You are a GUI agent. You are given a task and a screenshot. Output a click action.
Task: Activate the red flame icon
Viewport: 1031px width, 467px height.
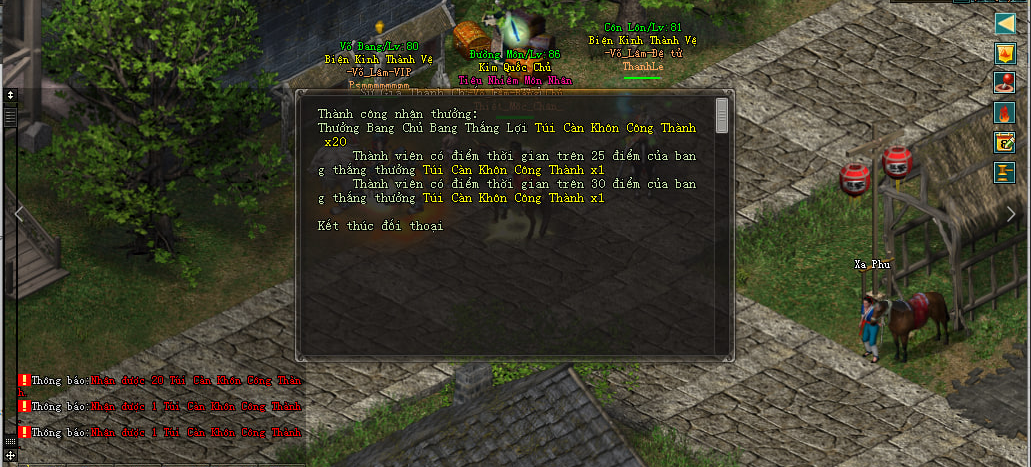click(x=1005, y=113)
